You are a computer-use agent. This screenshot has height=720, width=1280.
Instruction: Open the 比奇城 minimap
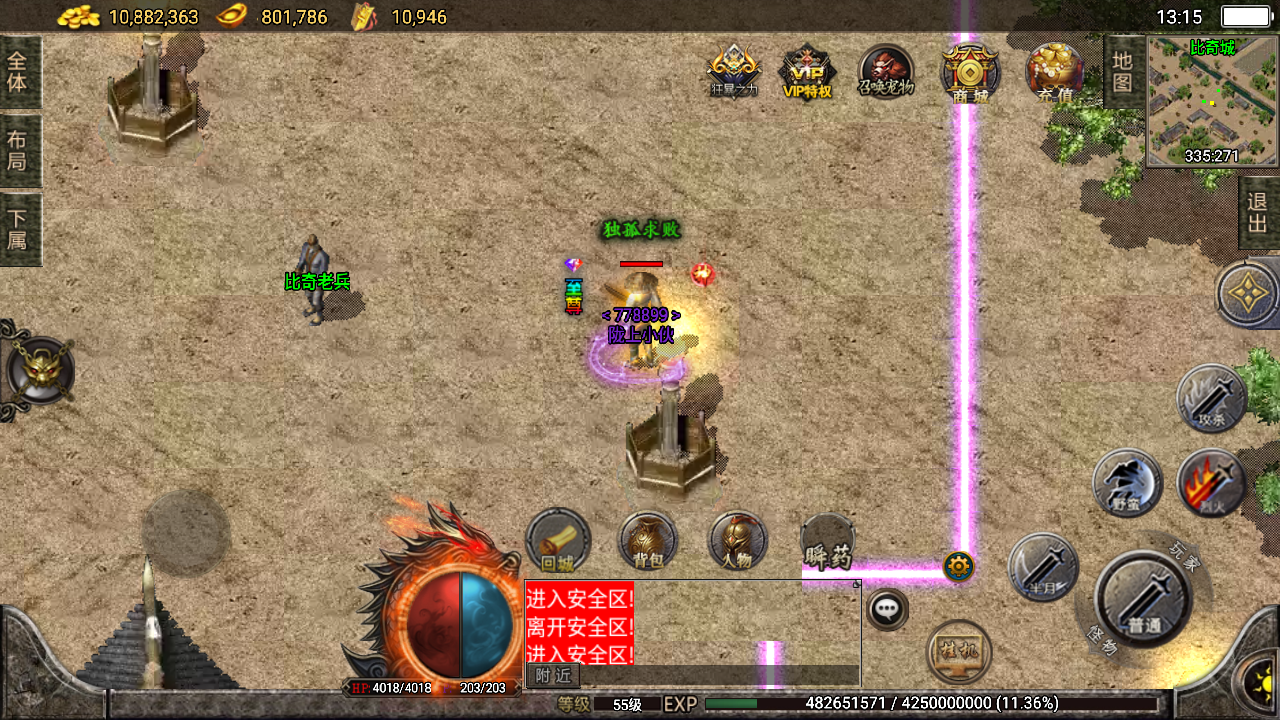tap(1212, 100)
